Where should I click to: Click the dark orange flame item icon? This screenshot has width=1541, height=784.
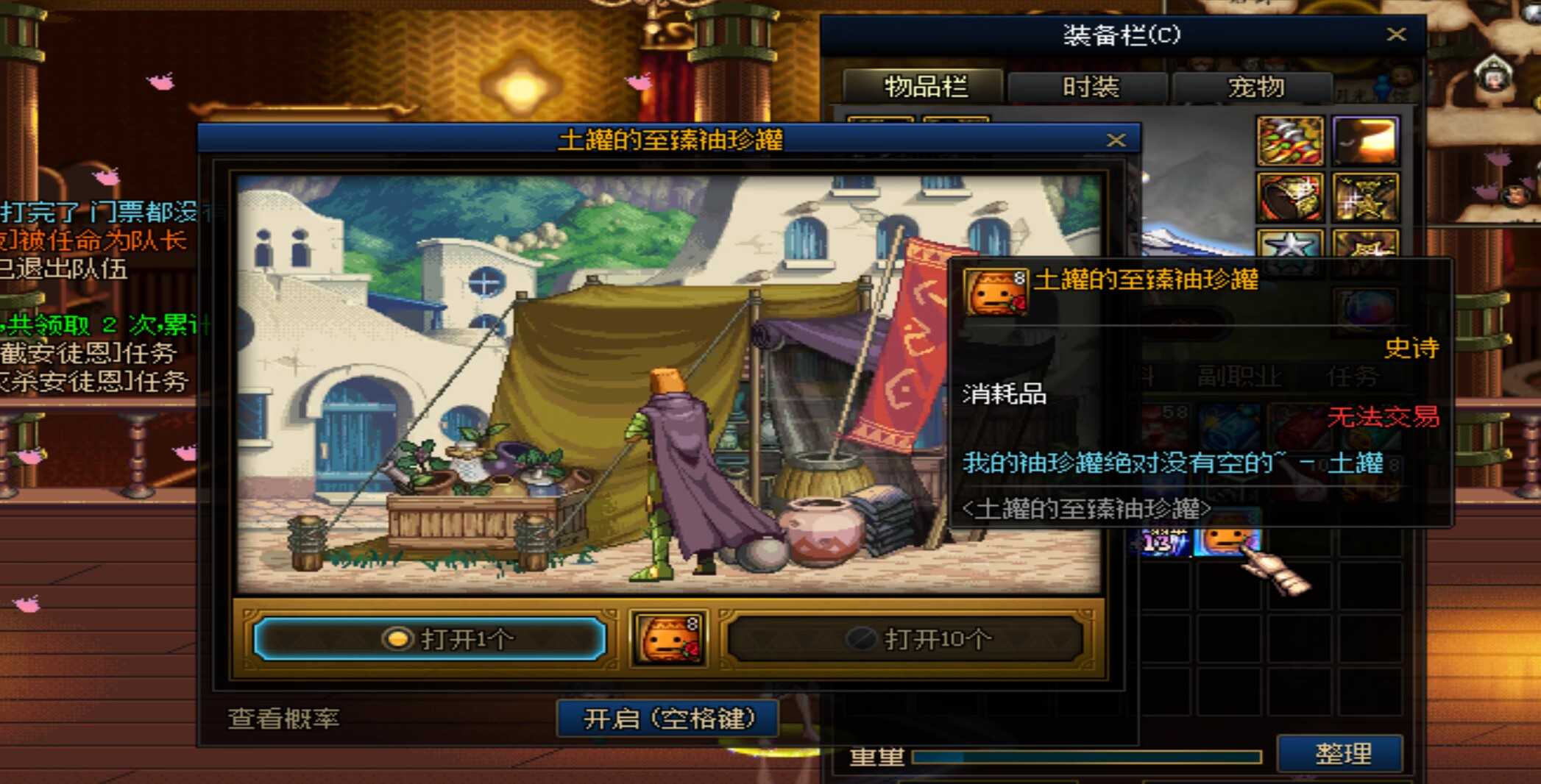[x=1366, y=140]
